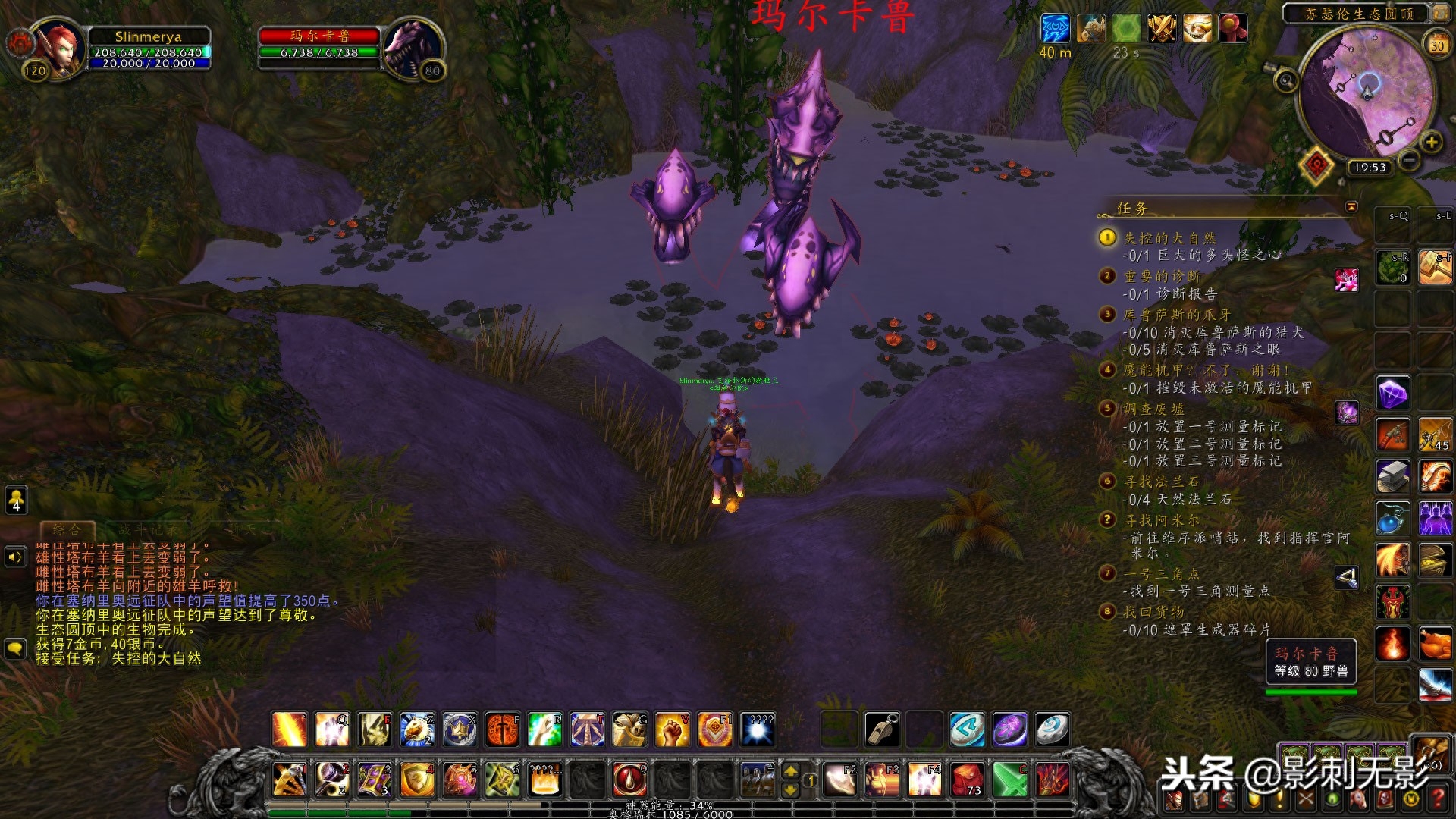Click the purple gem side-bar slot
Image resolution: width=1456 pixels, height=819 pixels.
(1393, 393)
